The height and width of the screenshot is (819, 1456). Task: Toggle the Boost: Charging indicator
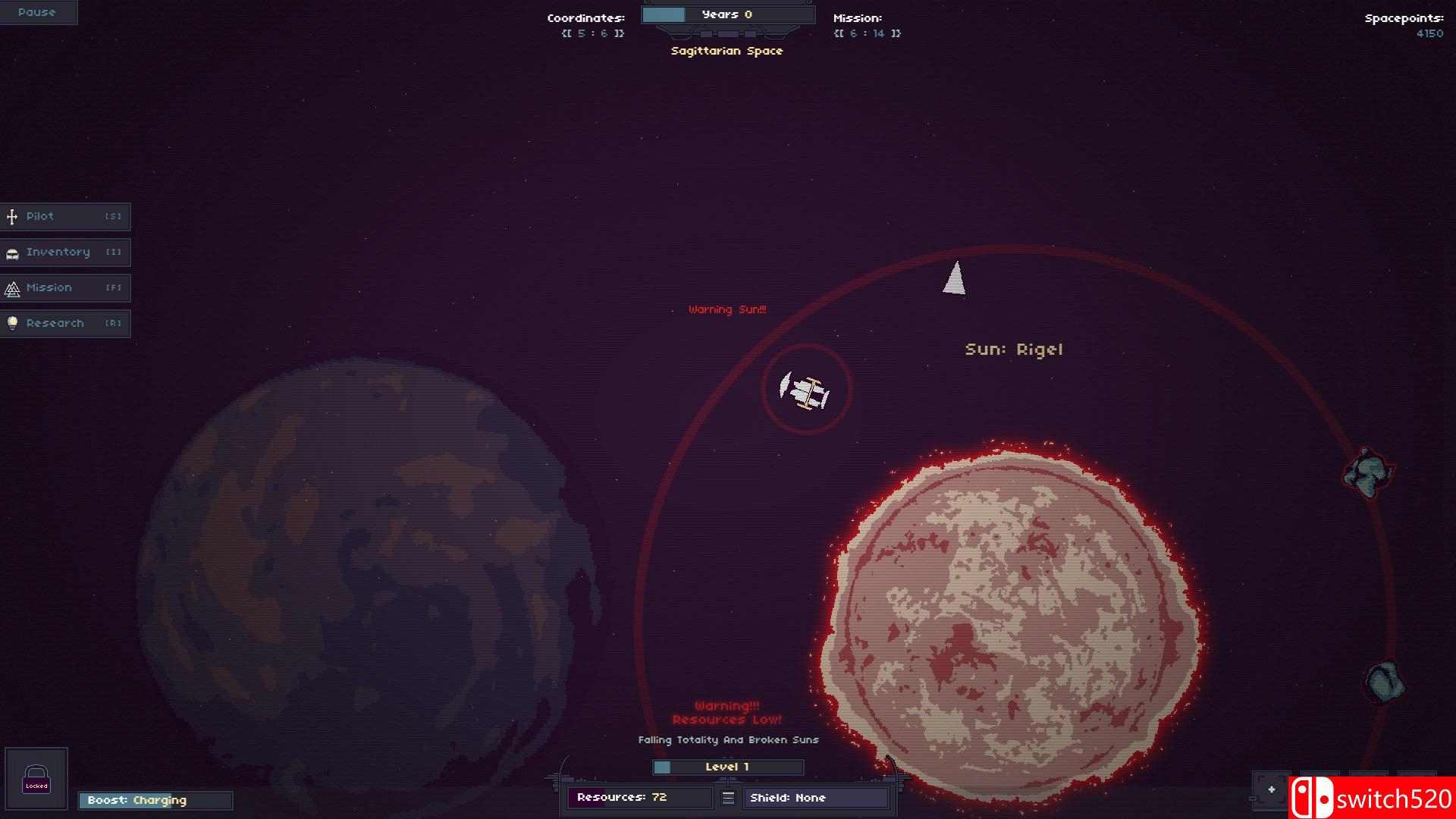(x=155, y=800)
